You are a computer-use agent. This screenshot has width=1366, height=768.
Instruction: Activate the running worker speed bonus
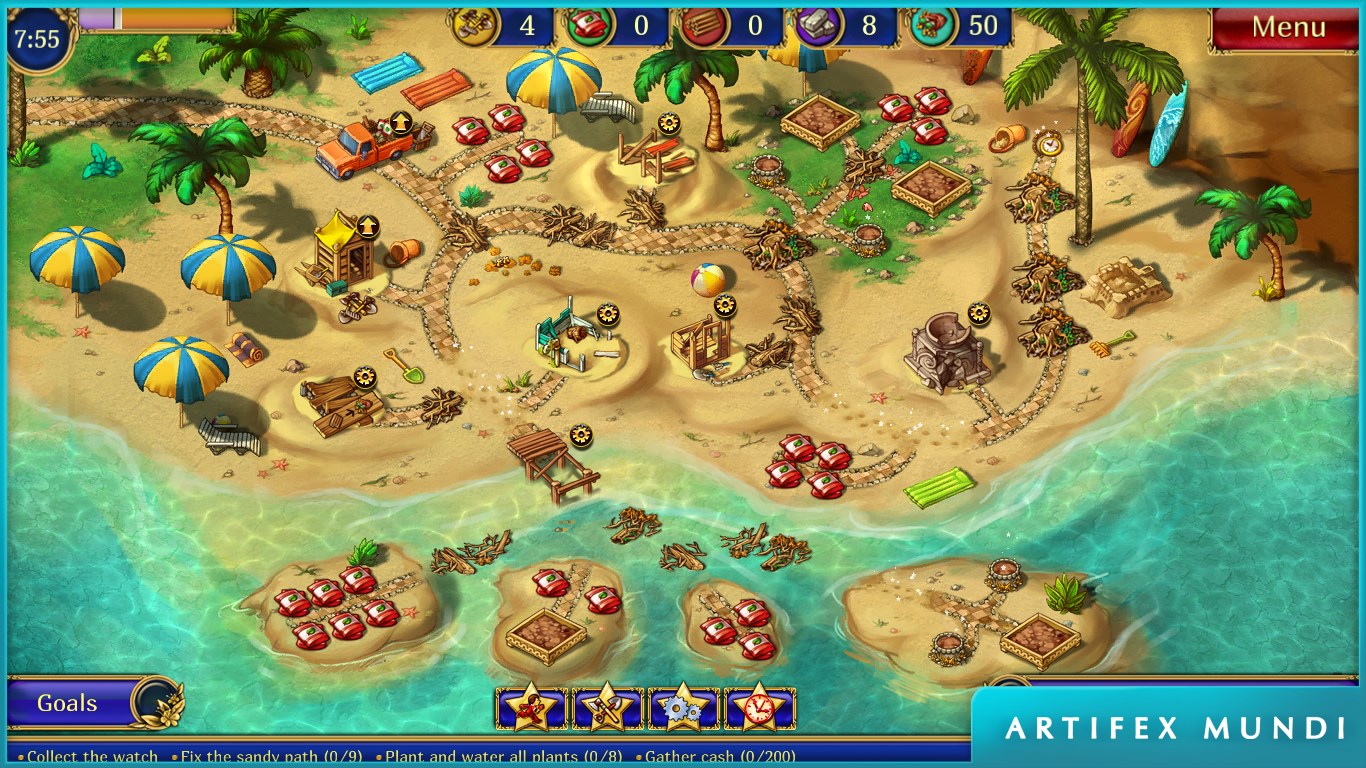point(531,708)
